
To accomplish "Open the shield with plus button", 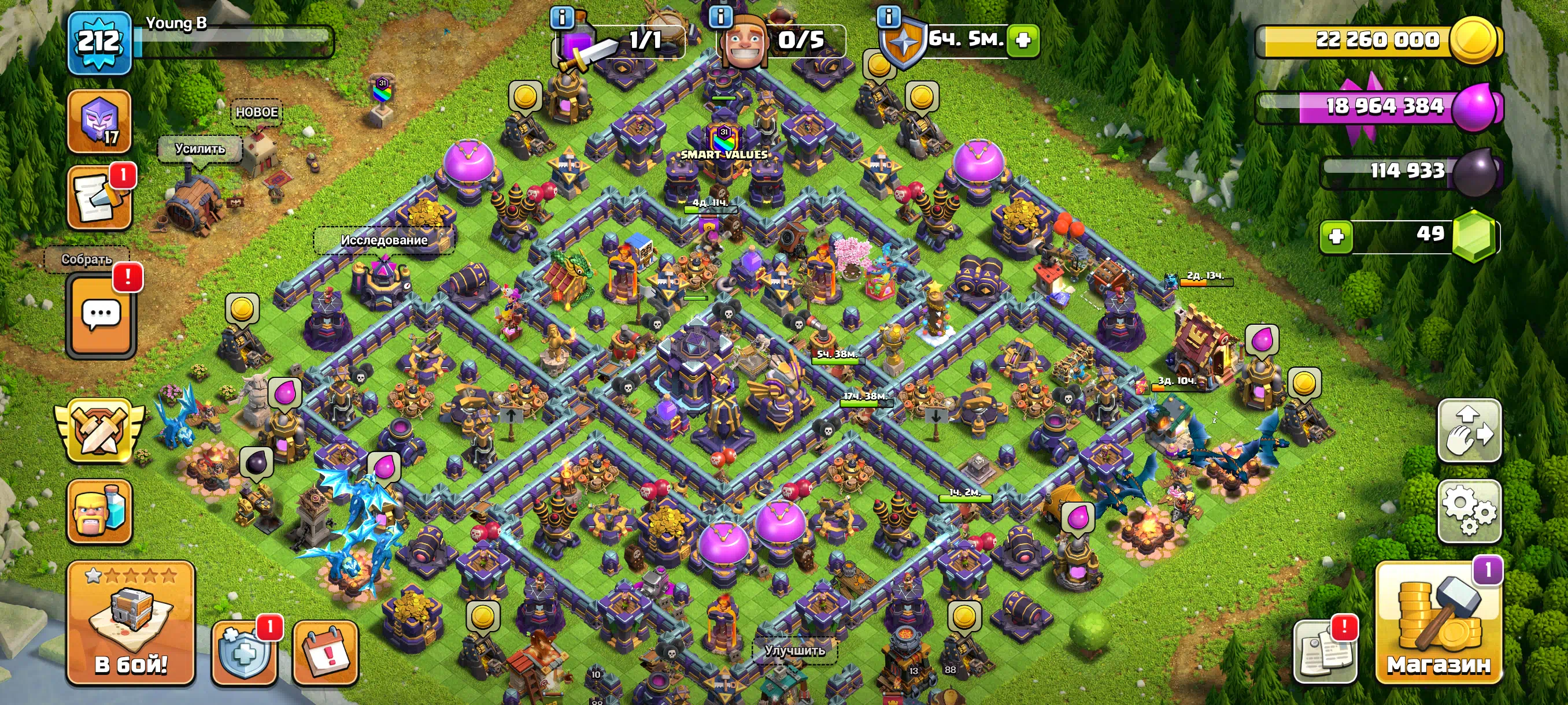I will (x=244, y=652).
